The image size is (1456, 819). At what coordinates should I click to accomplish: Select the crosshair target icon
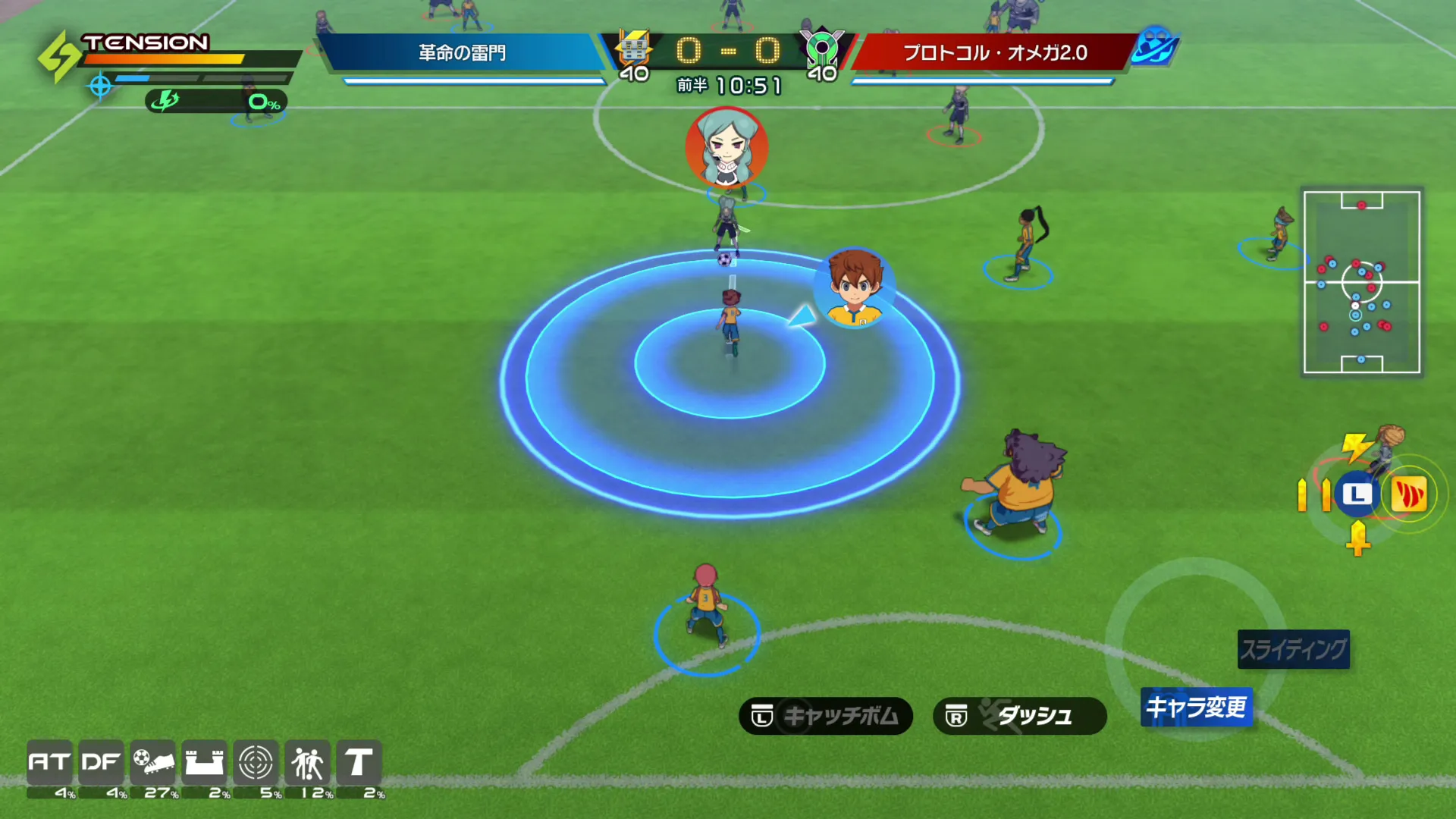coord(256,762)
